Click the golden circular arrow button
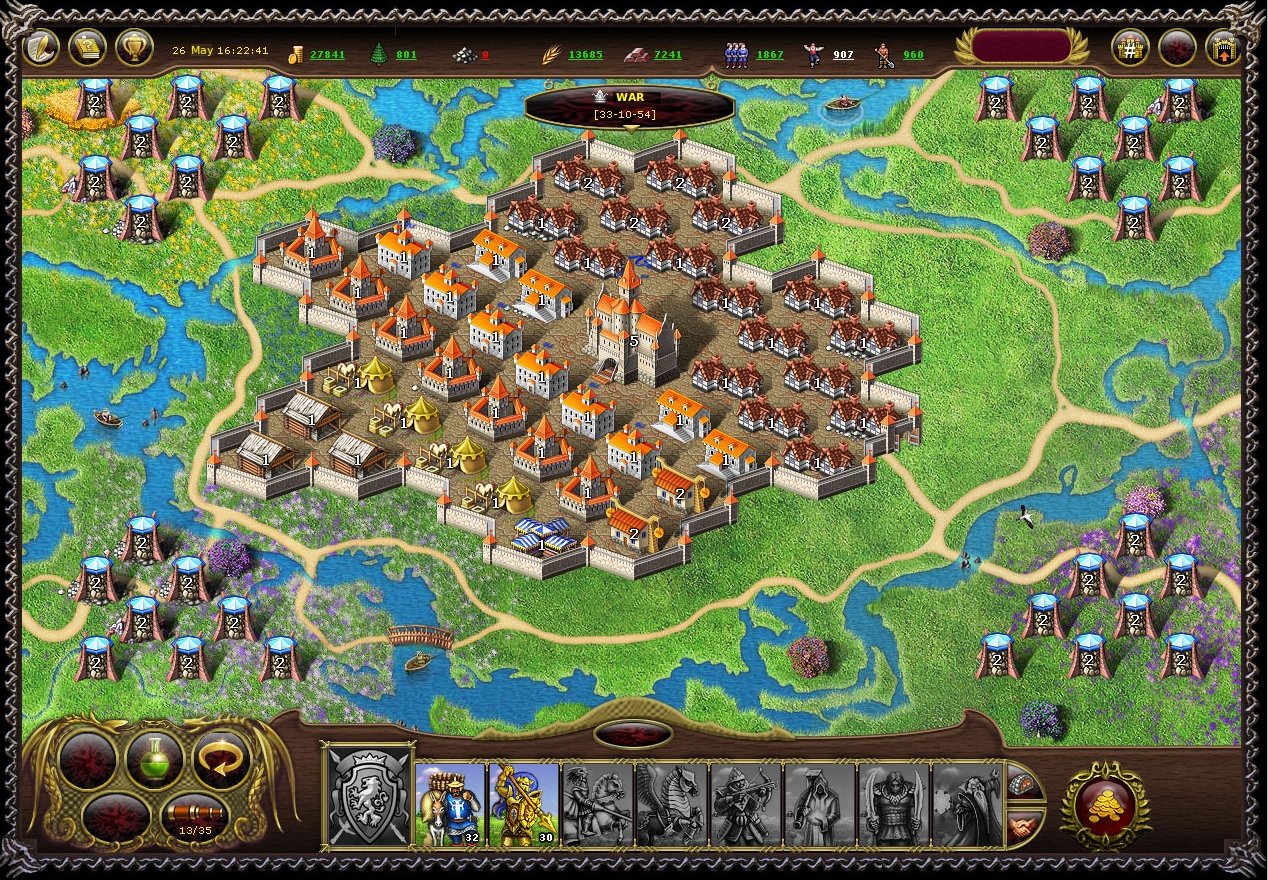 pos(221,761)
